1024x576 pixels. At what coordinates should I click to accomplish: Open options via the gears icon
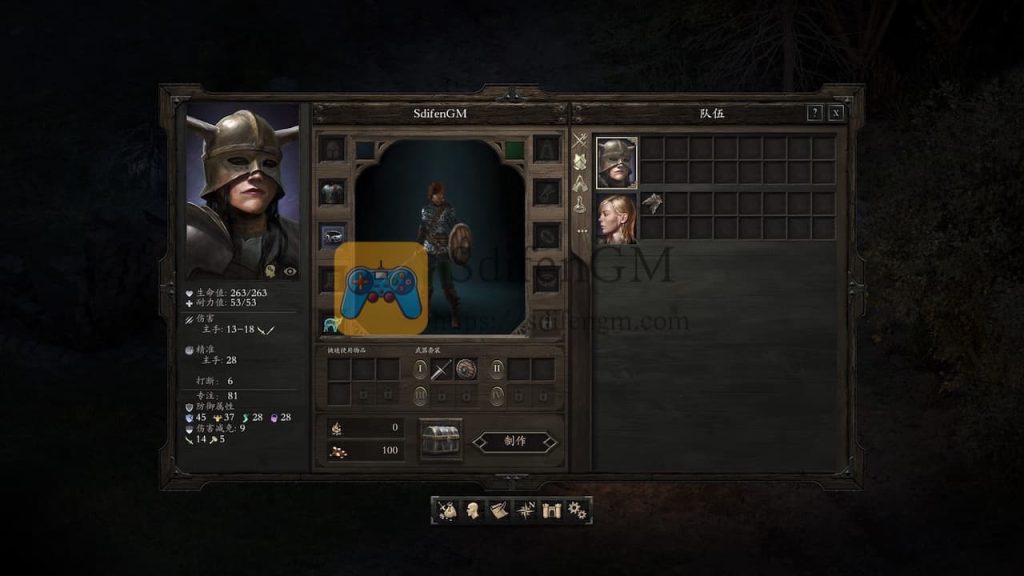point(576,510)
